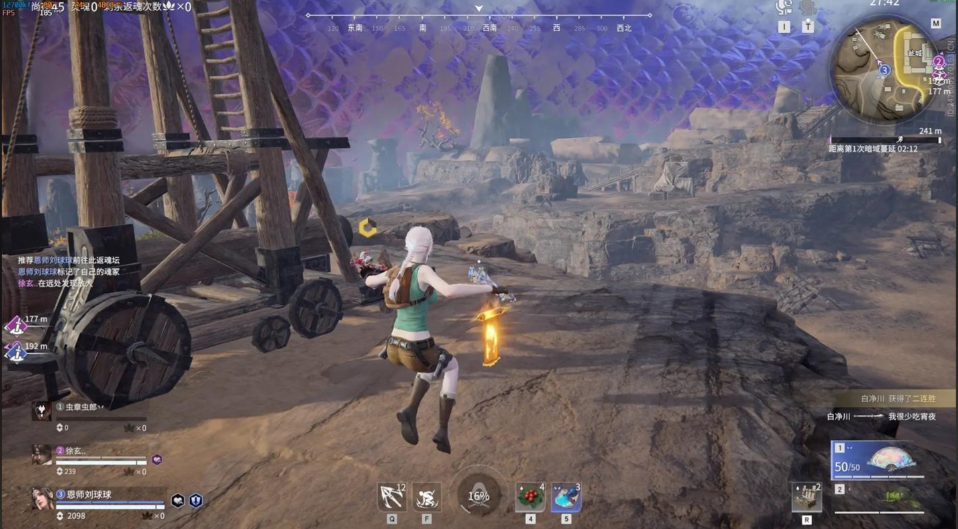Click the compass bar's center direction marker
The image size is (958, 529).
(480, 10)
